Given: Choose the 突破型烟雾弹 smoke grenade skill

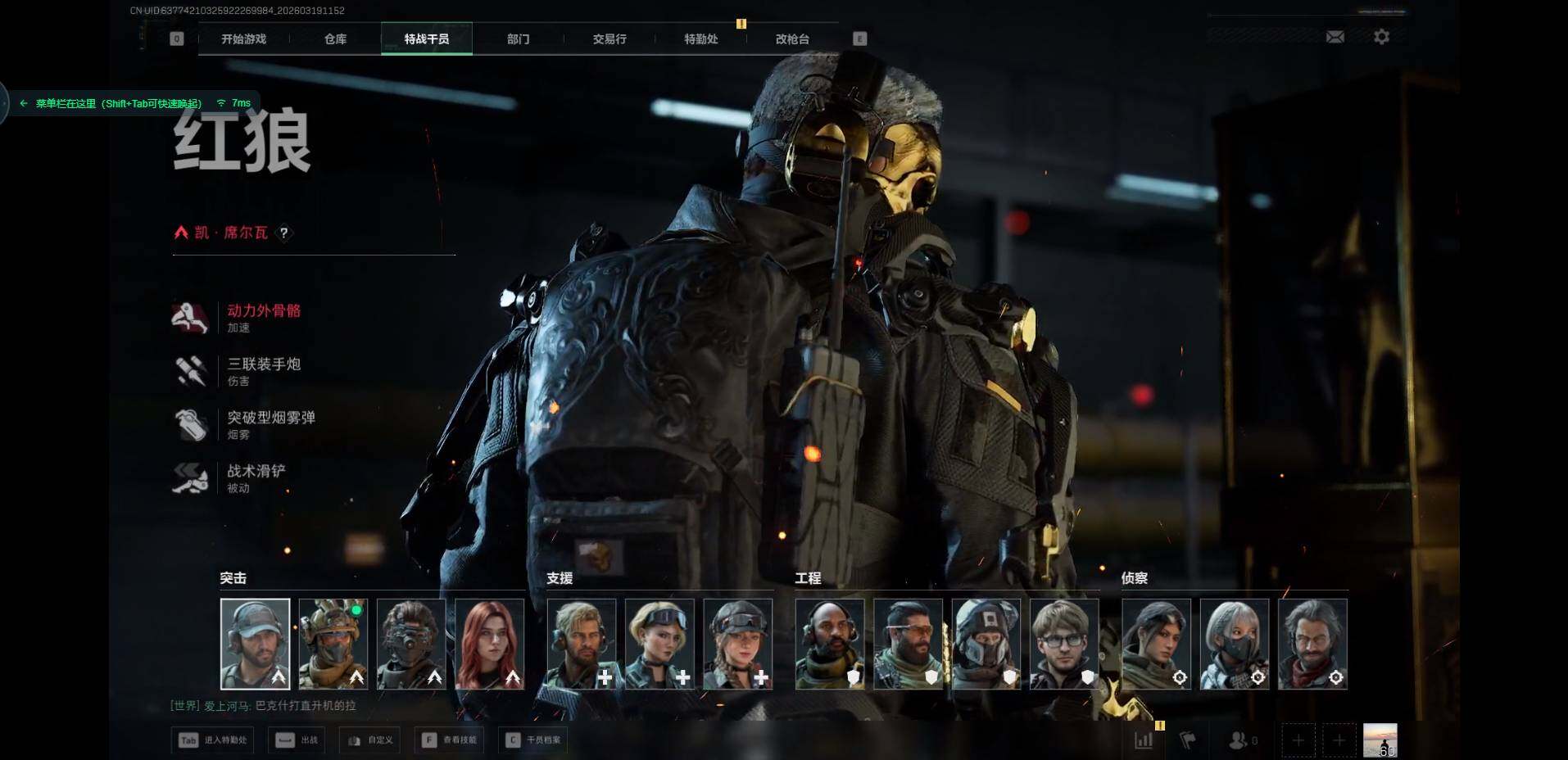Looking at the screenshot, I should (270, 418).
